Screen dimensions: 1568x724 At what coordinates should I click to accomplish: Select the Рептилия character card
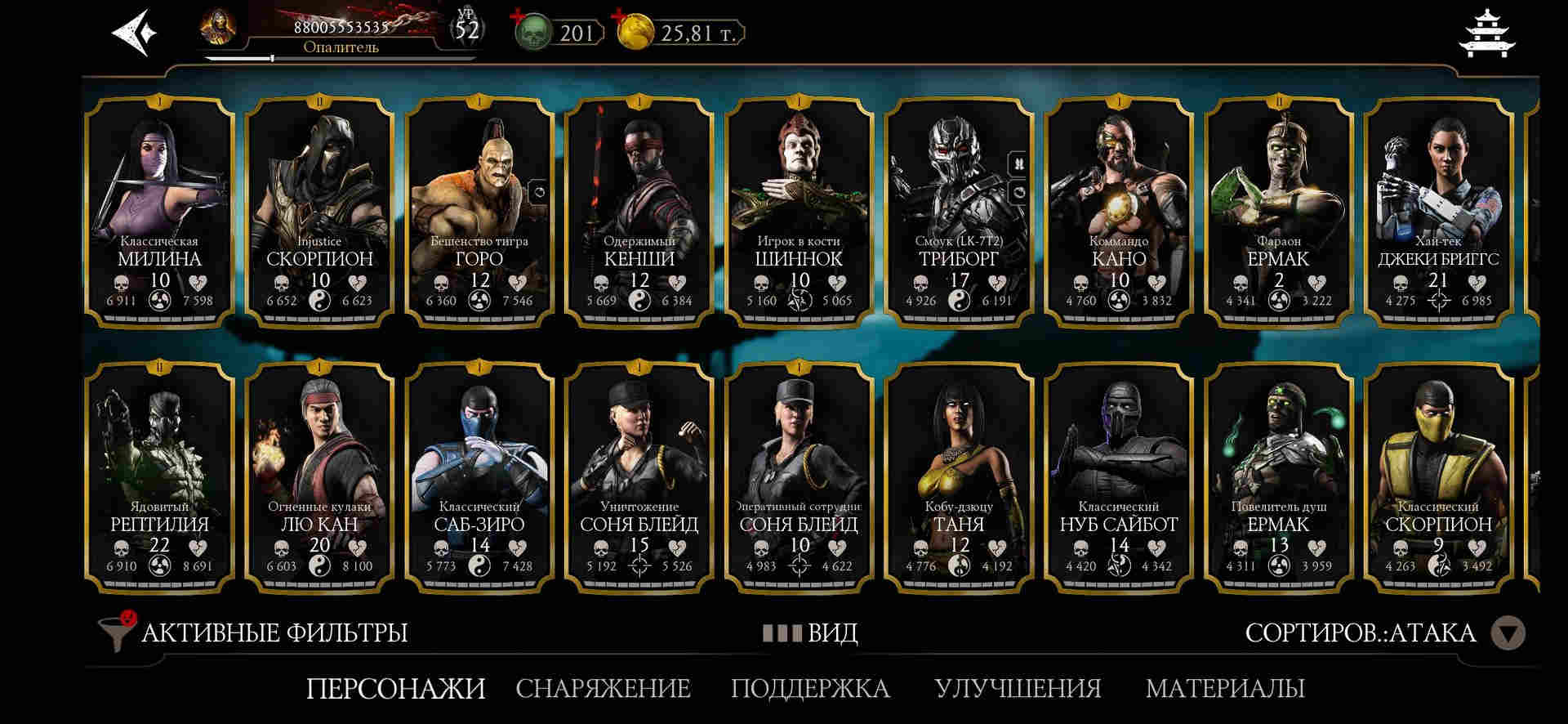(160, 478)
